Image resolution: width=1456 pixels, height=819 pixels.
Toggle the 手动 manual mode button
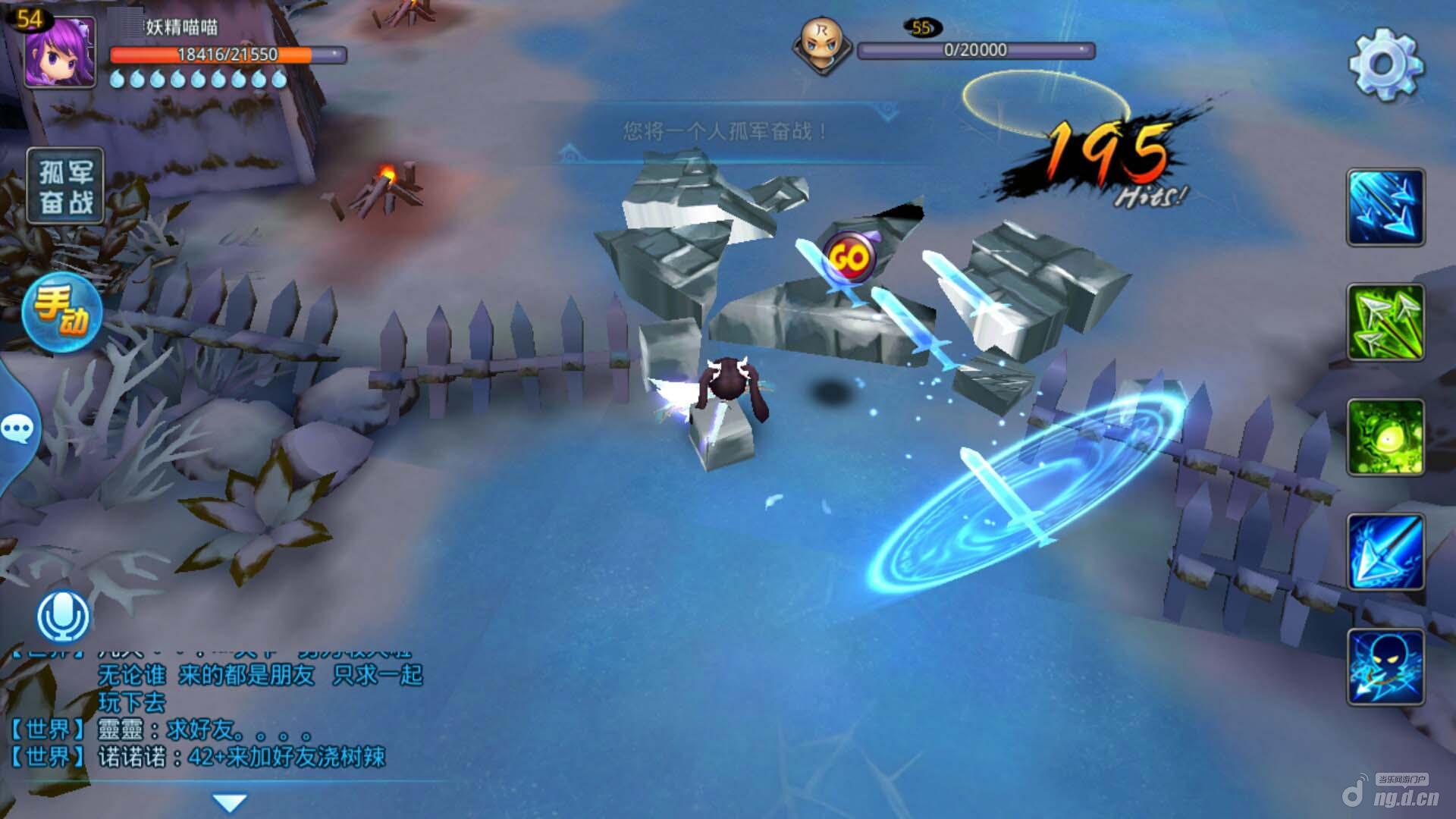(x=62, y=312)
